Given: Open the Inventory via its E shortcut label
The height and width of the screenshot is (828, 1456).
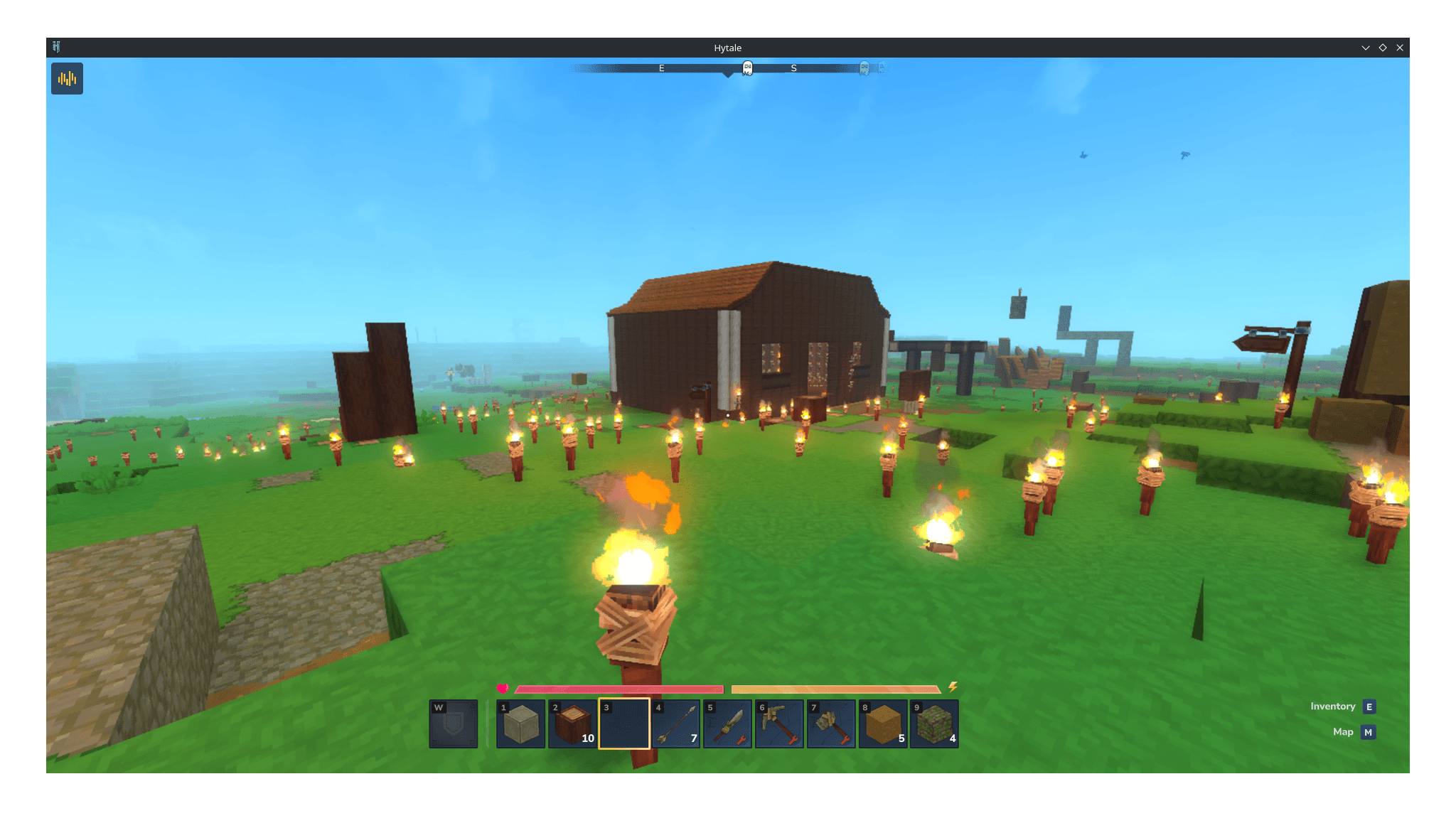Looking at the screenshot, I should pyautogui.click(x=1369, y=706).
